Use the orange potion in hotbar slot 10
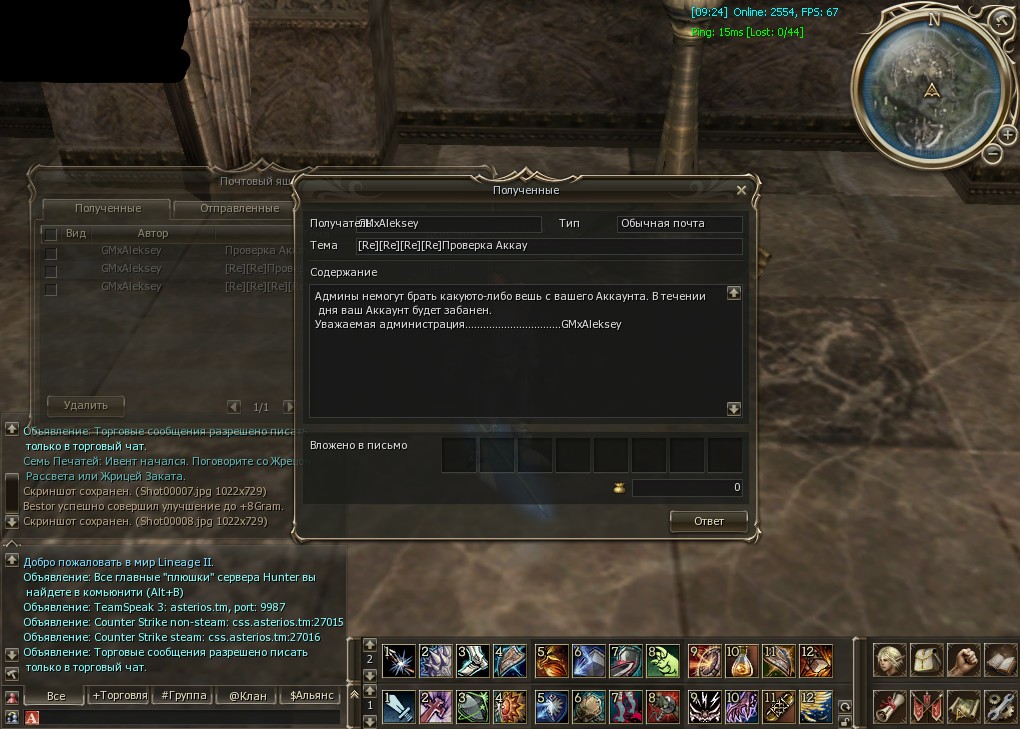Screen dimensions: 1020x729 pyautogui.click(x=742, y=660)
